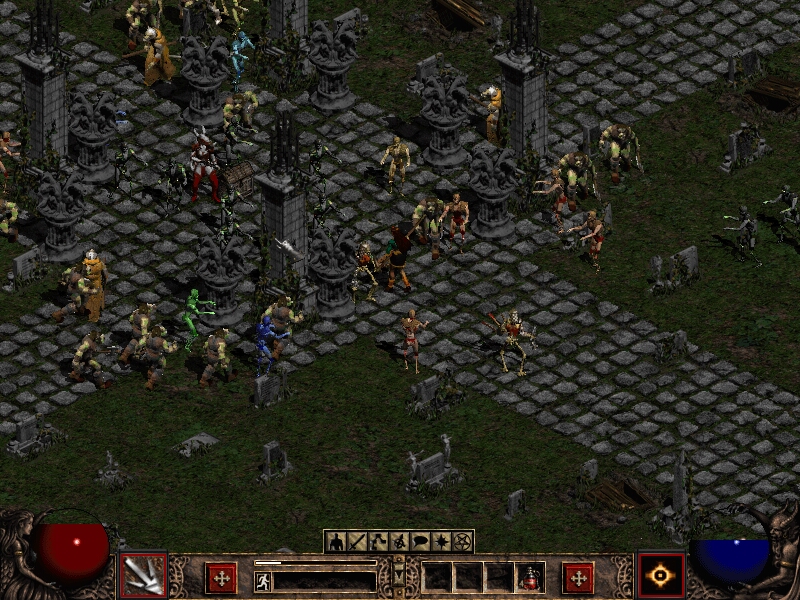Toggle run/walk with the running man icon

click(x=263, y=581)
